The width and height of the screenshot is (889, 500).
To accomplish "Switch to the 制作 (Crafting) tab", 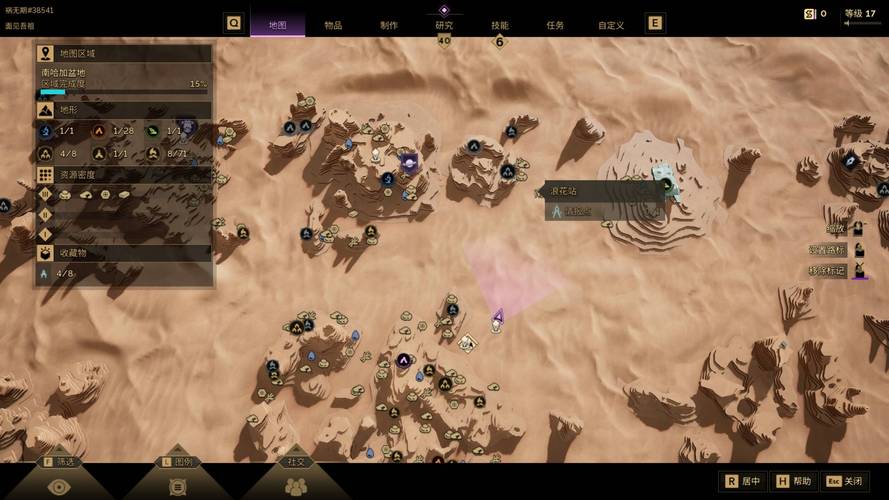I will (x=389, y=25).
